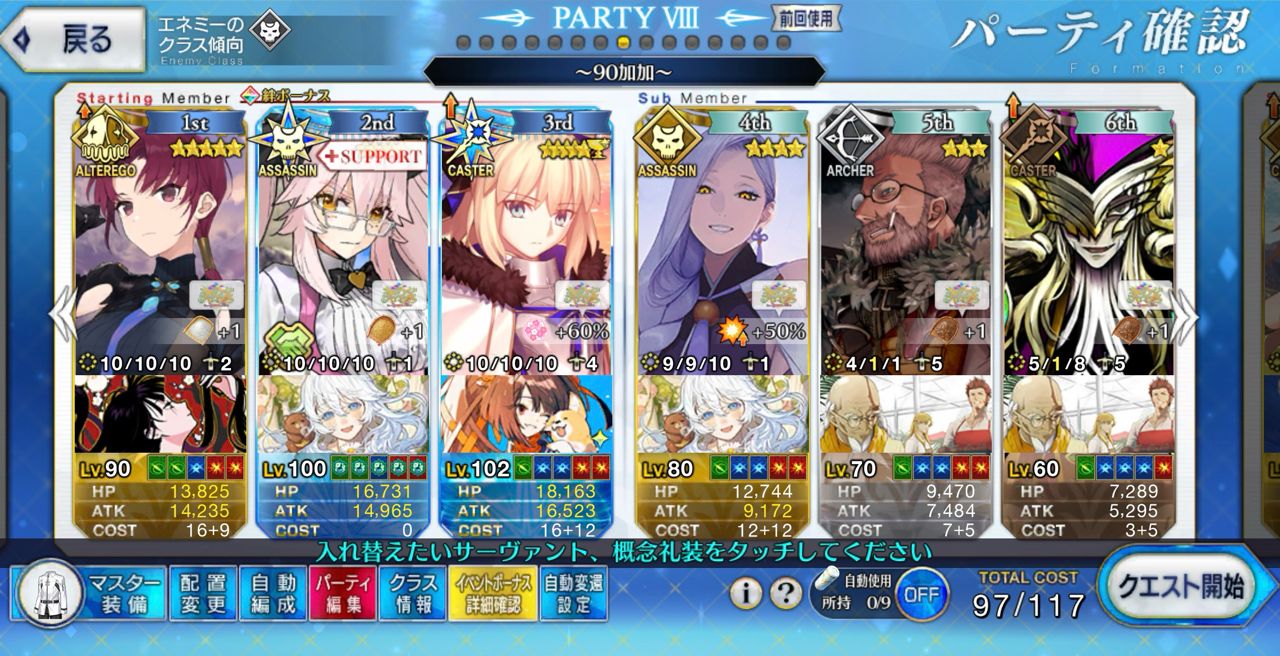Toggle the auto-use OFF switch
The height and width of the screenshot is (656, 1280).
tap(921, 594)
